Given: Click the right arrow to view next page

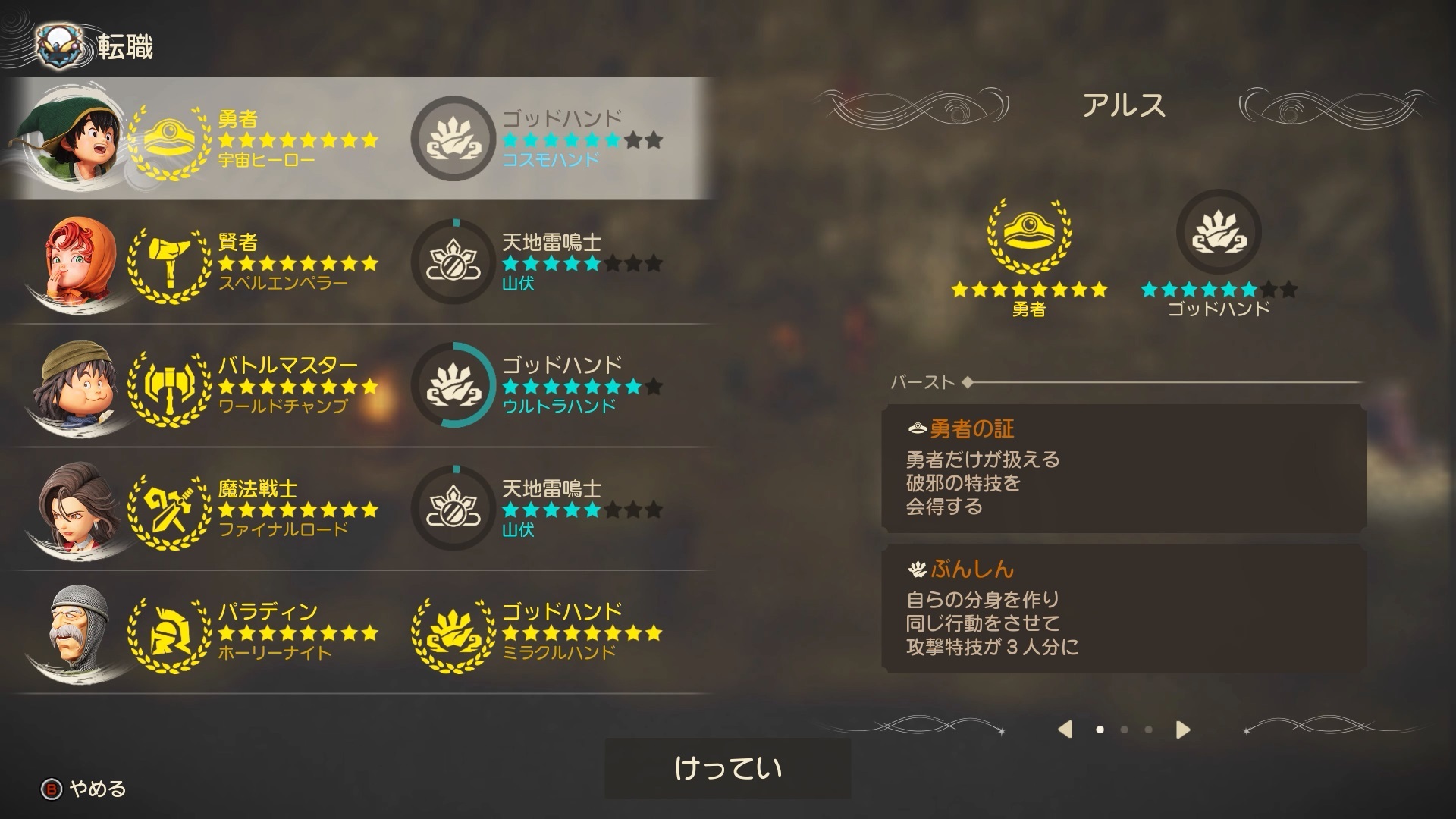Looking at the screenshot, I should point(1182,729).
